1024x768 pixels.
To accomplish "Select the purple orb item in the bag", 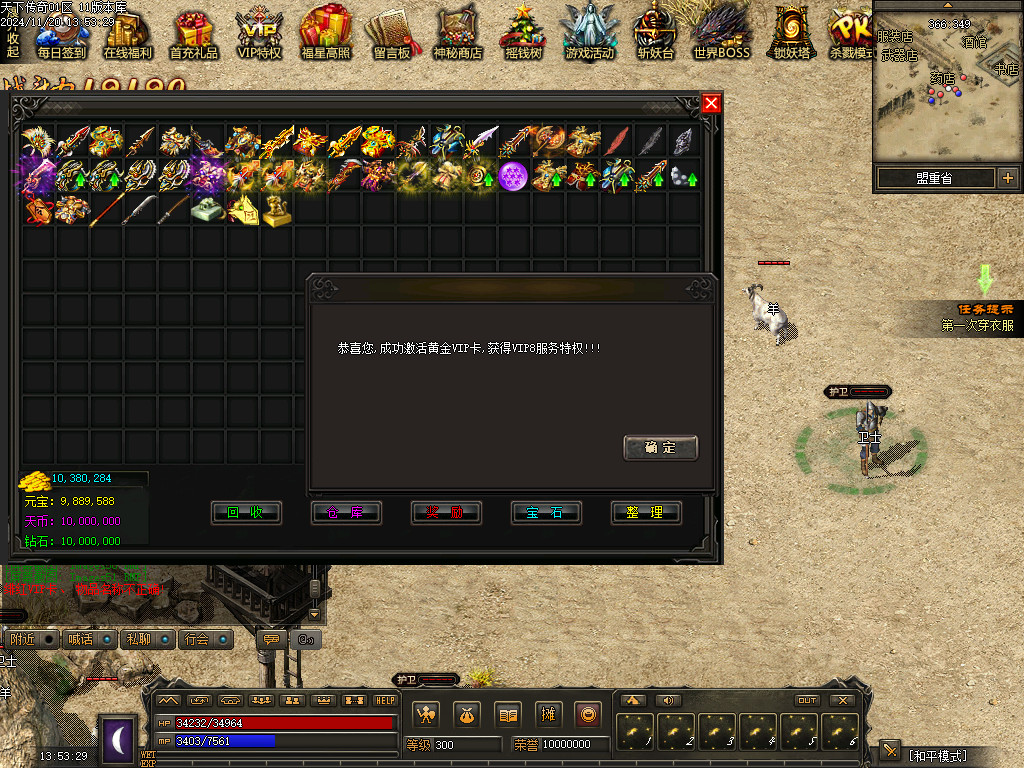I will click(513, 176).
